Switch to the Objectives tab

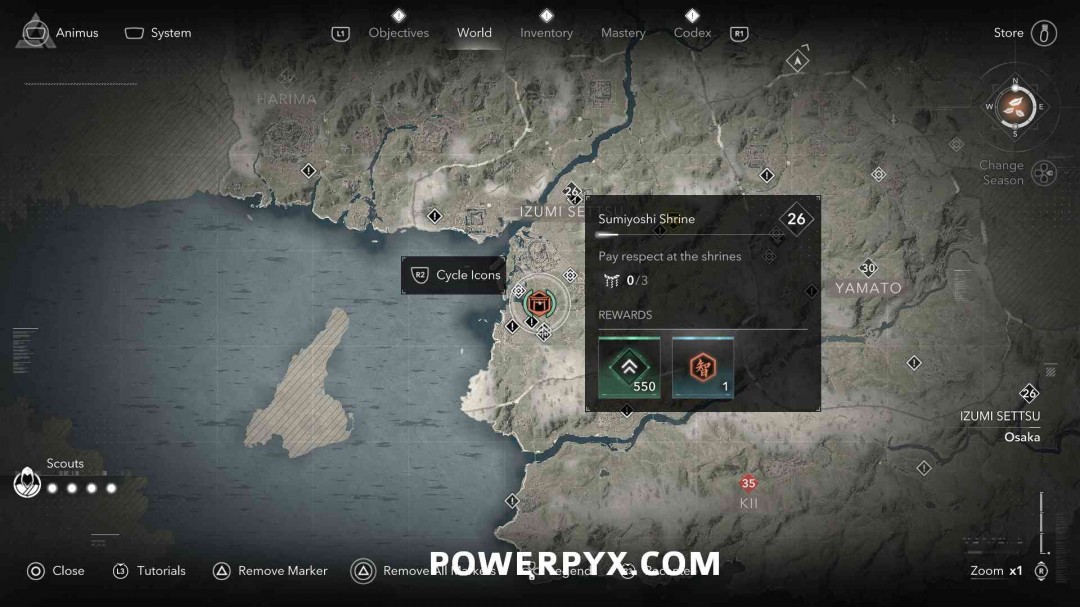pyautogui.click(x=398, y=33)
